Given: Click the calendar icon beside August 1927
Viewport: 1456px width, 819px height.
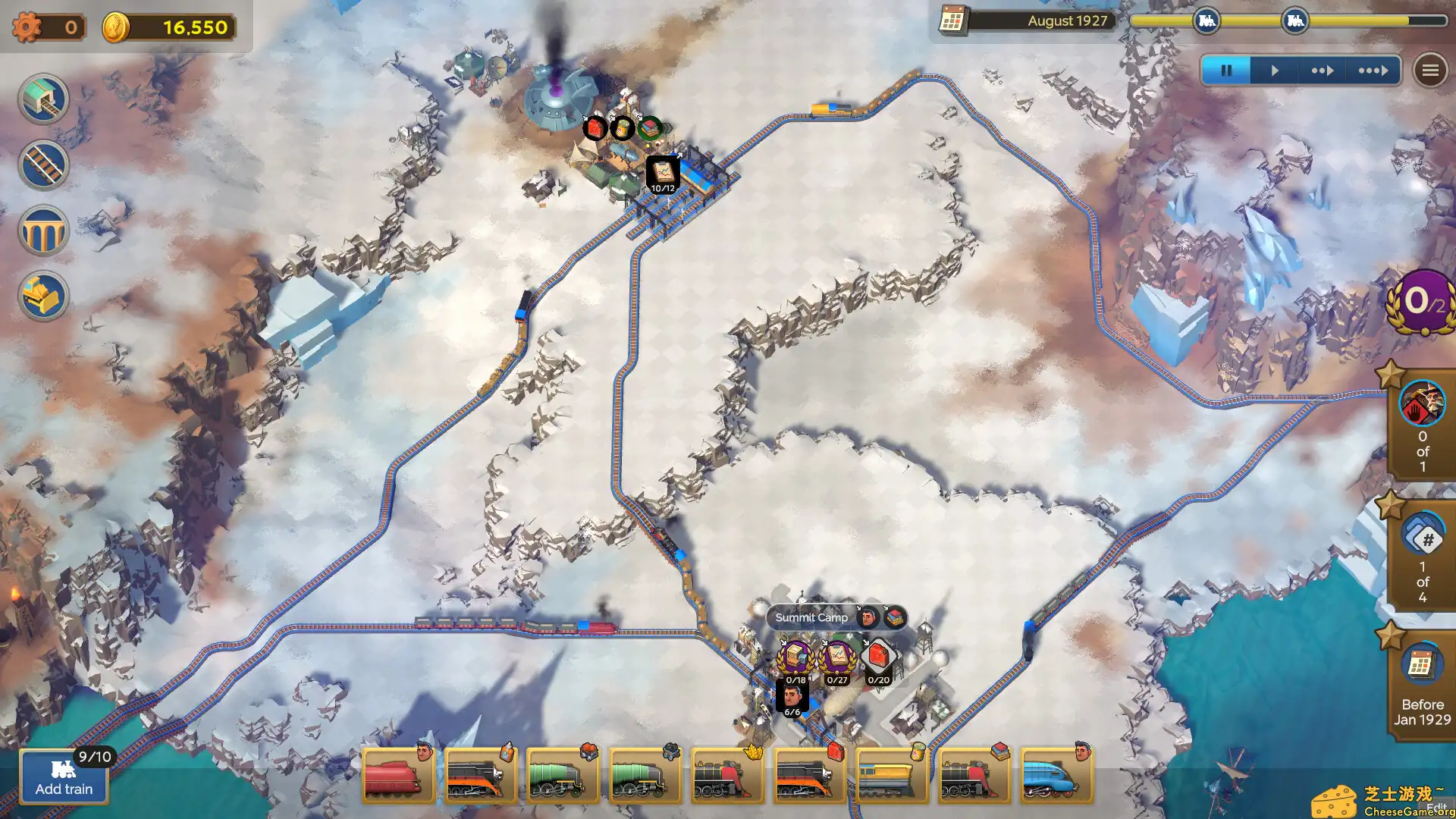Looking at the screenshot, I should click(x=952, y=21).
